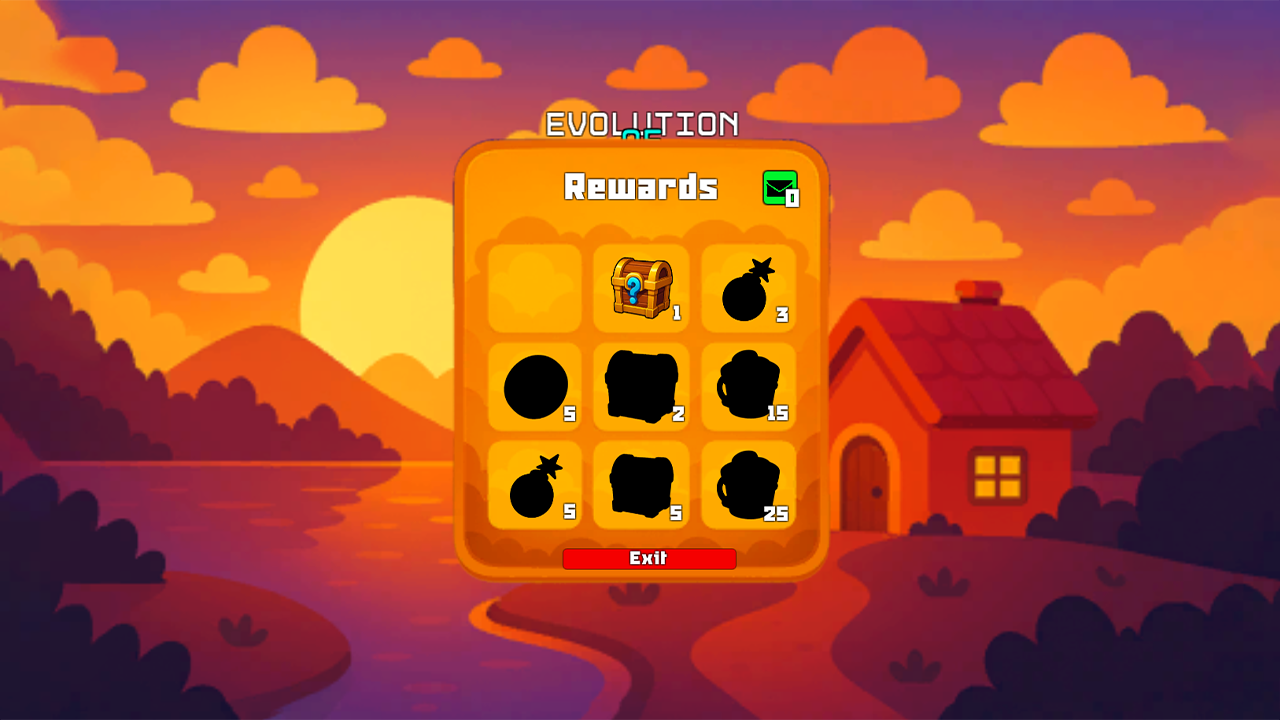Screen dimensions: 1280x720
Task: Click the empty top-left reward slot
Action: [x=534, y=289]
